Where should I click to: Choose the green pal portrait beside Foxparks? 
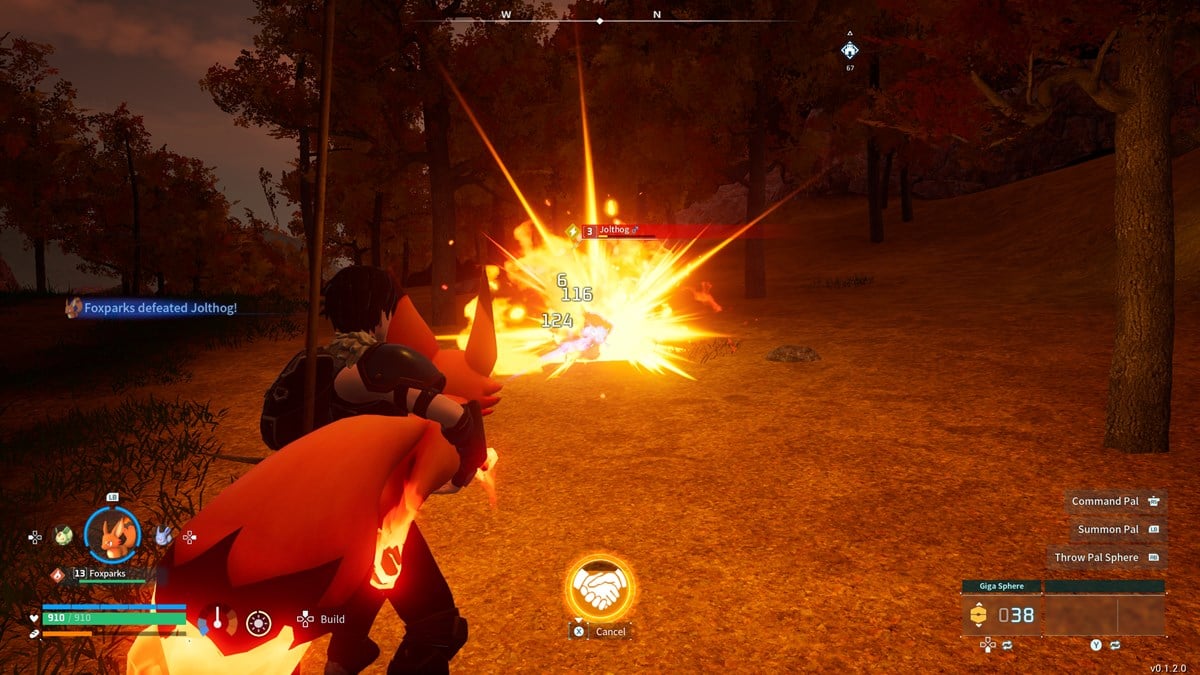(x=64, y=536)
